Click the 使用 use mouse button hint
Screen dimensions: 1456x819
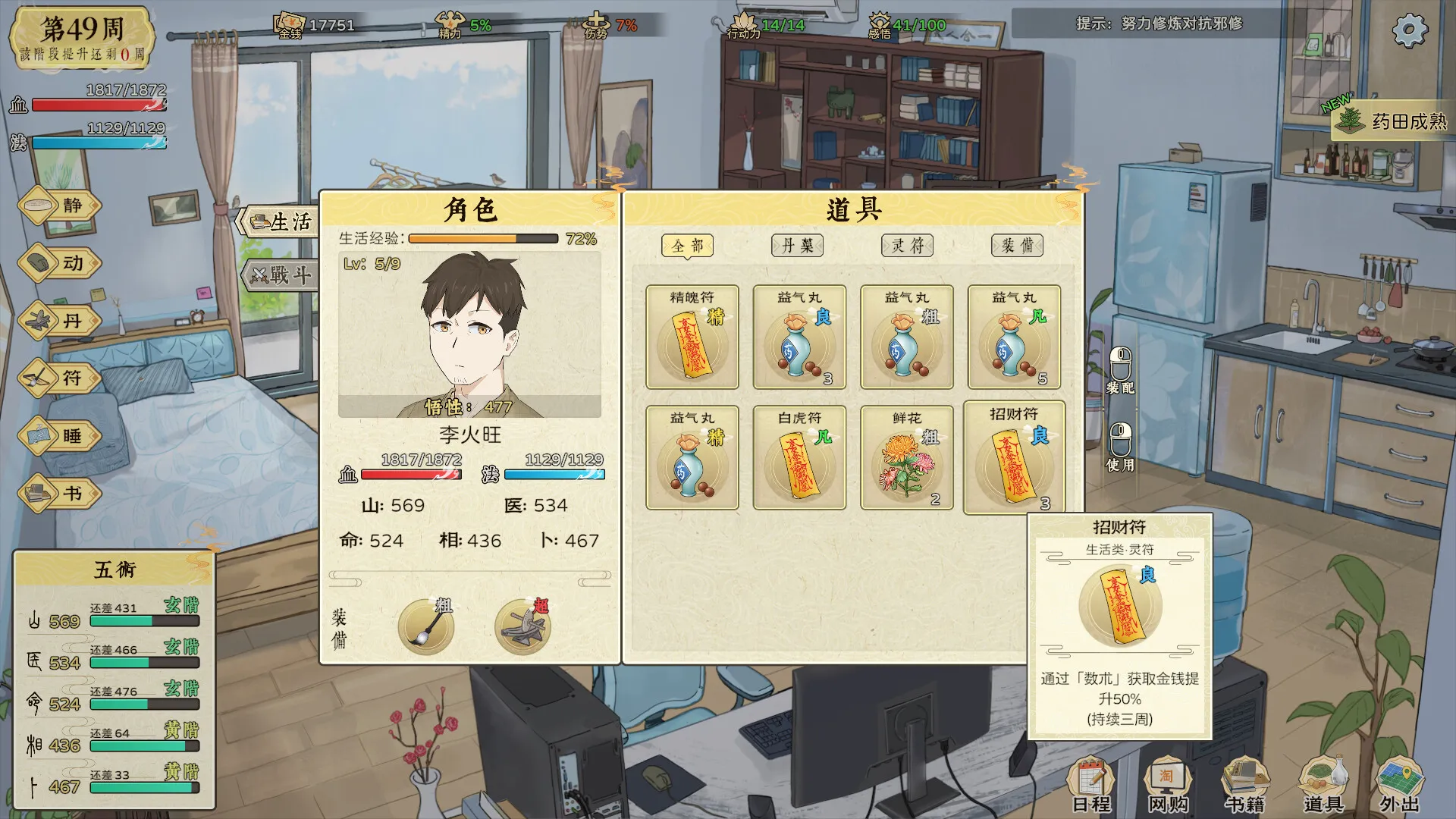tap(1121, 447)
